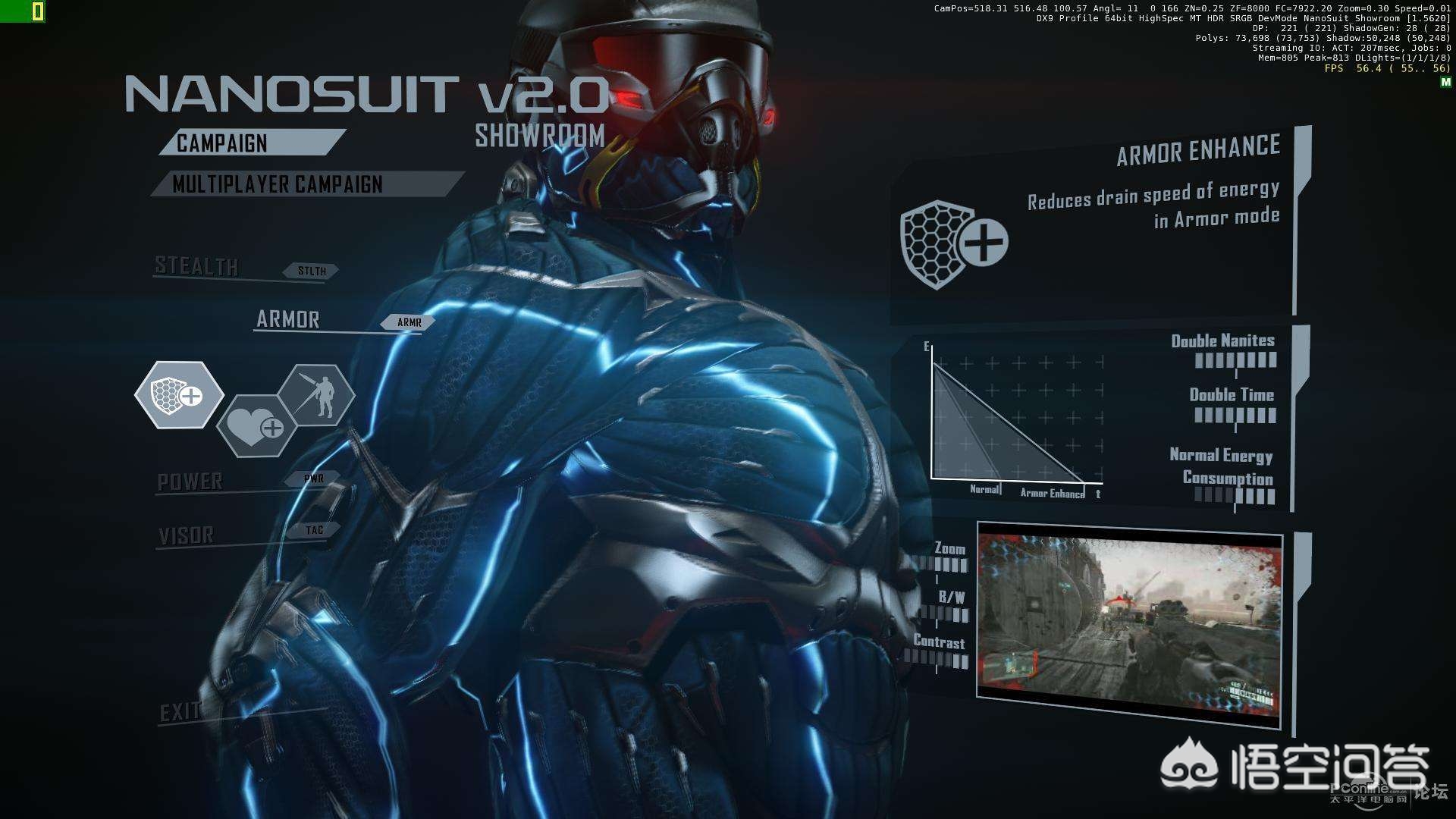The image size is (1456, 819).
Task: Open the Power suit category
Action: click(x=190, y=482)
